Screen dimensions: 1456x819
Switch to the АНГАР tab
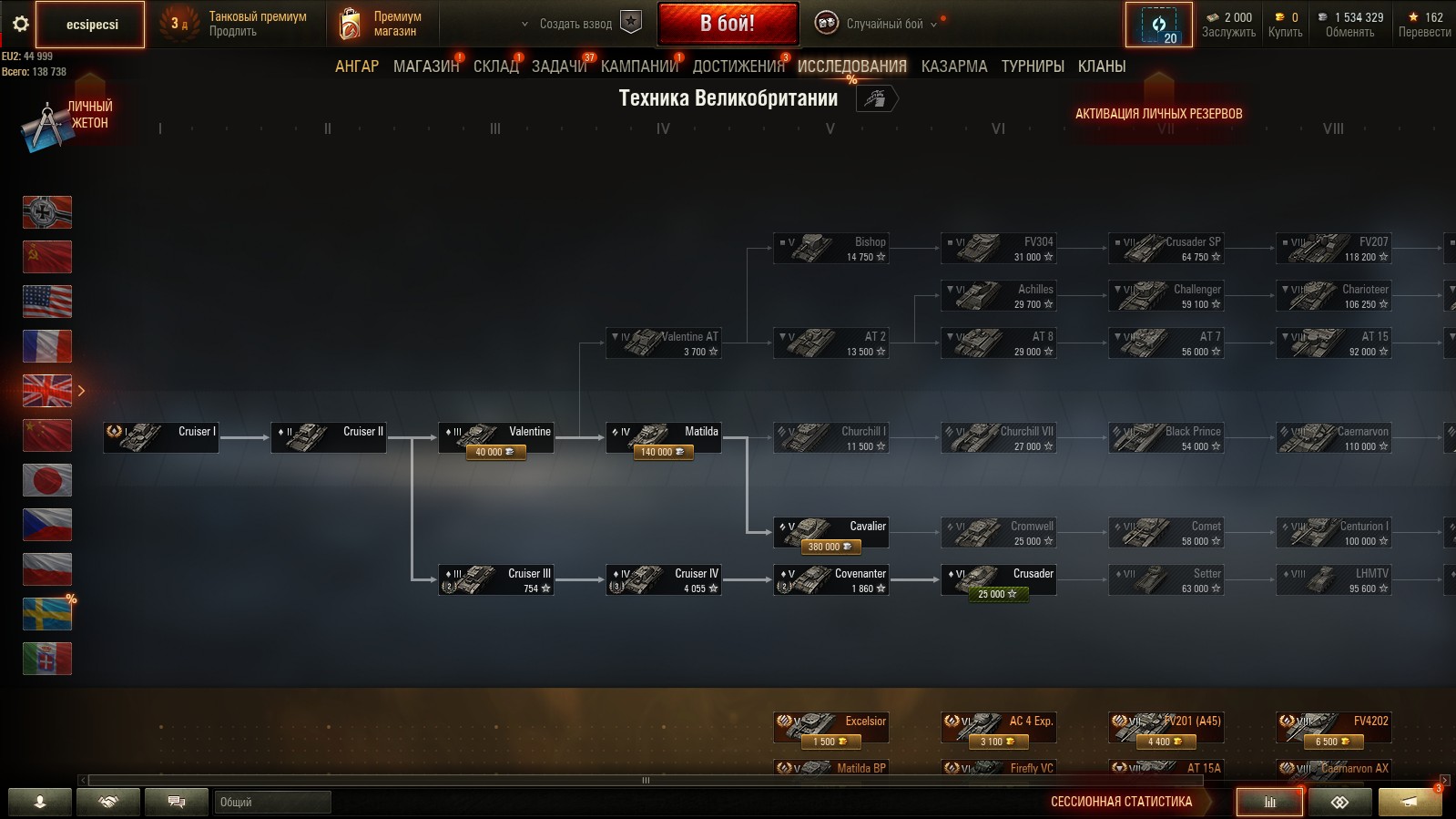(357, 66)
